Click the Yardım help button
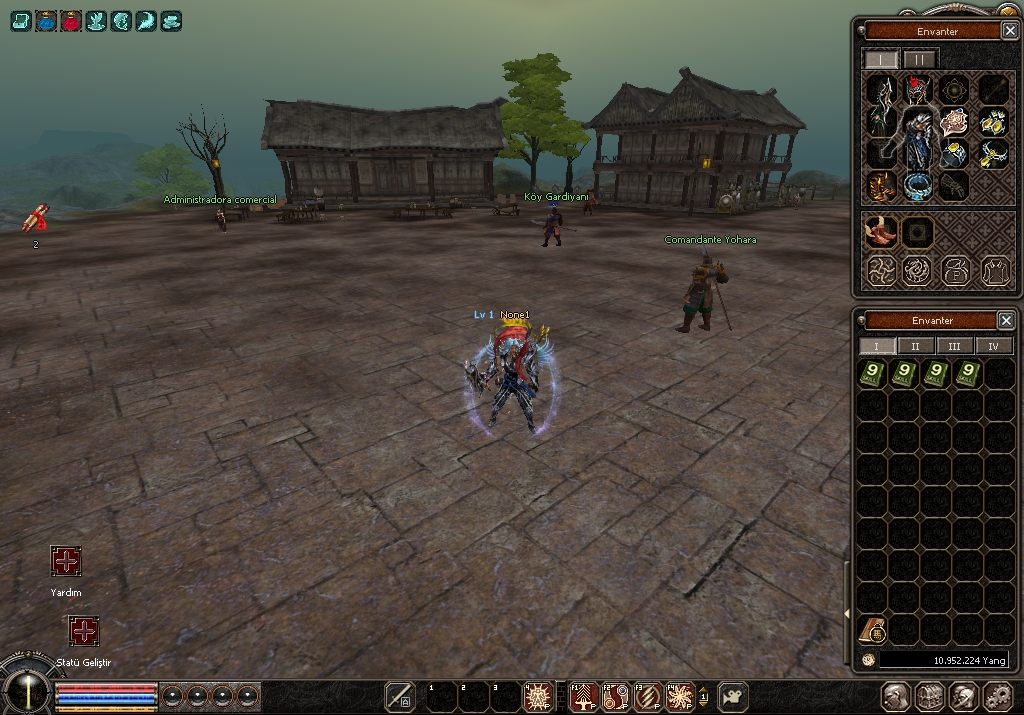 point(66,561)
